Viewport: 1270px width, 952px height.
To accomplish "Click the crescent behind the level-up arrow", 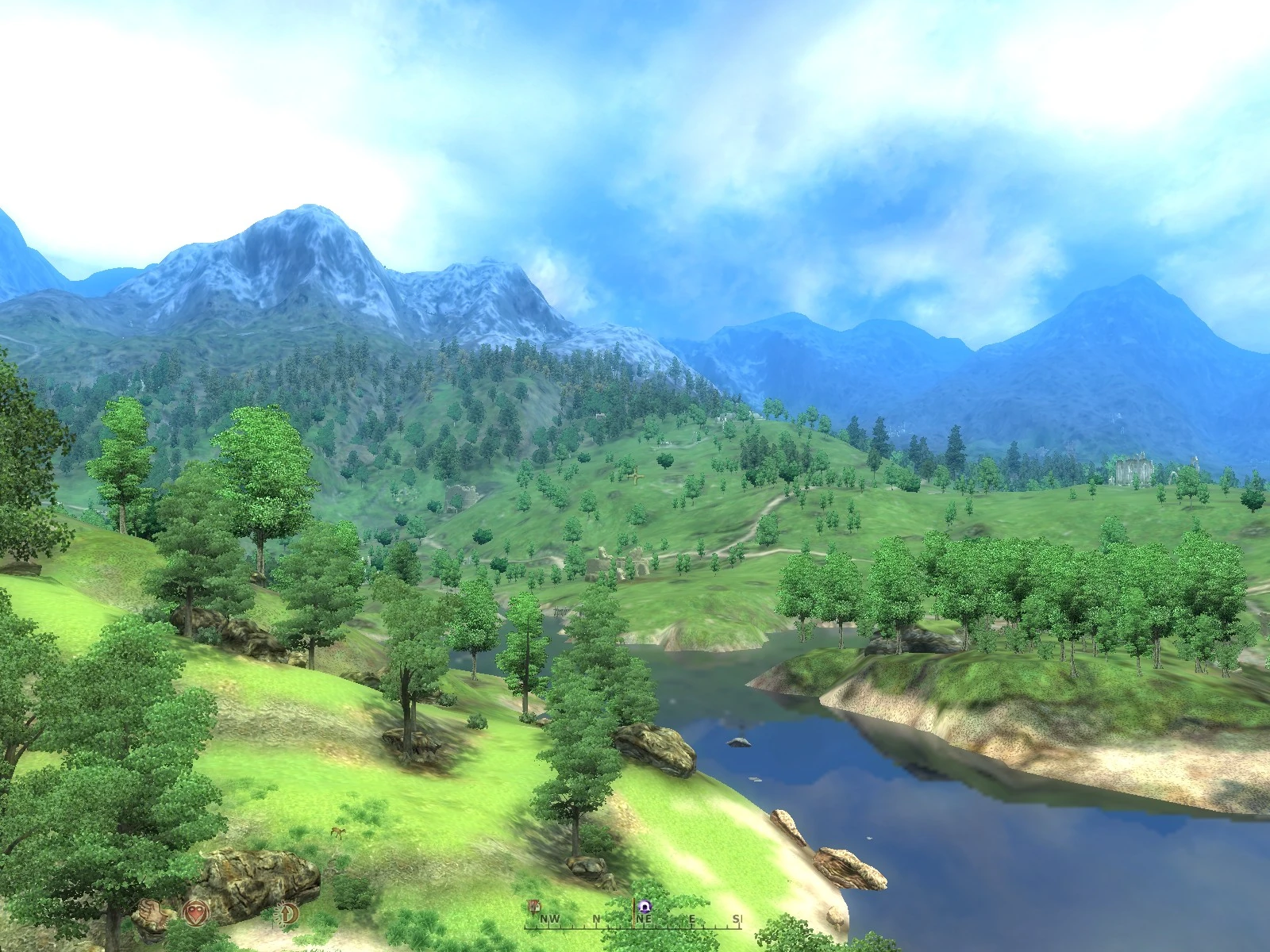I will pos(296,912).
